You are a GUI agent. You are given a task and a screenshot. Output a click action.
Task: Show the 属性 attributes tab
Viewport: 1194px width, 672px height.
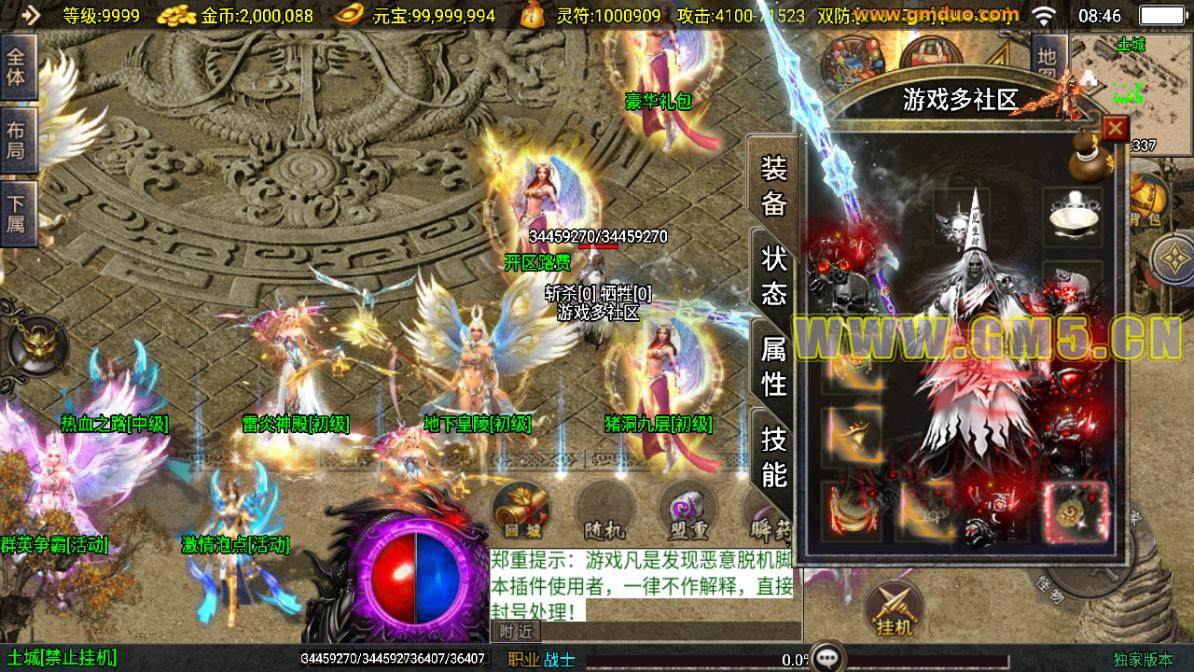(x=775, y=366)
